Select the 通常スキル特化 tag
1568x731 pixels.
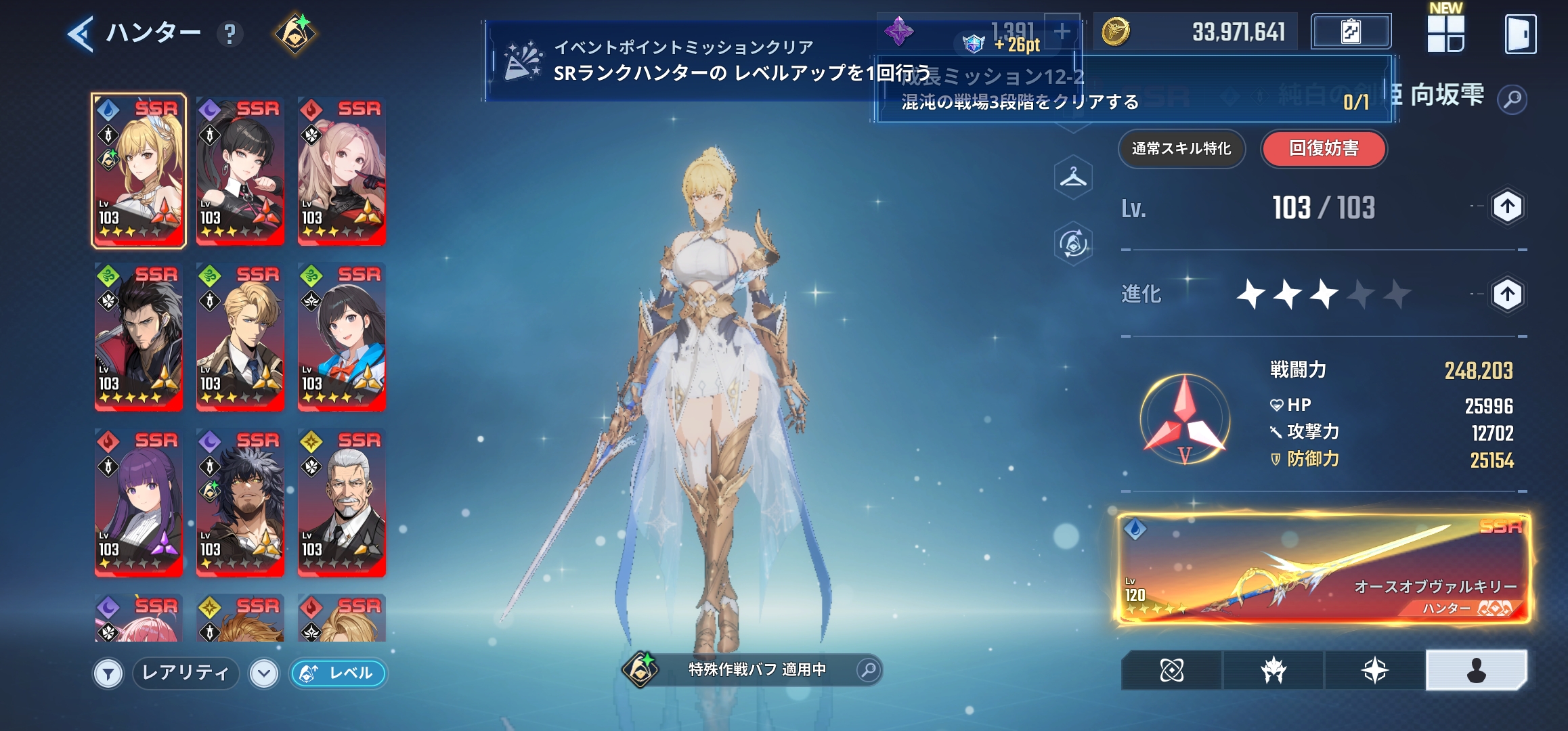pyautogui.click(x=1181, y=149)
